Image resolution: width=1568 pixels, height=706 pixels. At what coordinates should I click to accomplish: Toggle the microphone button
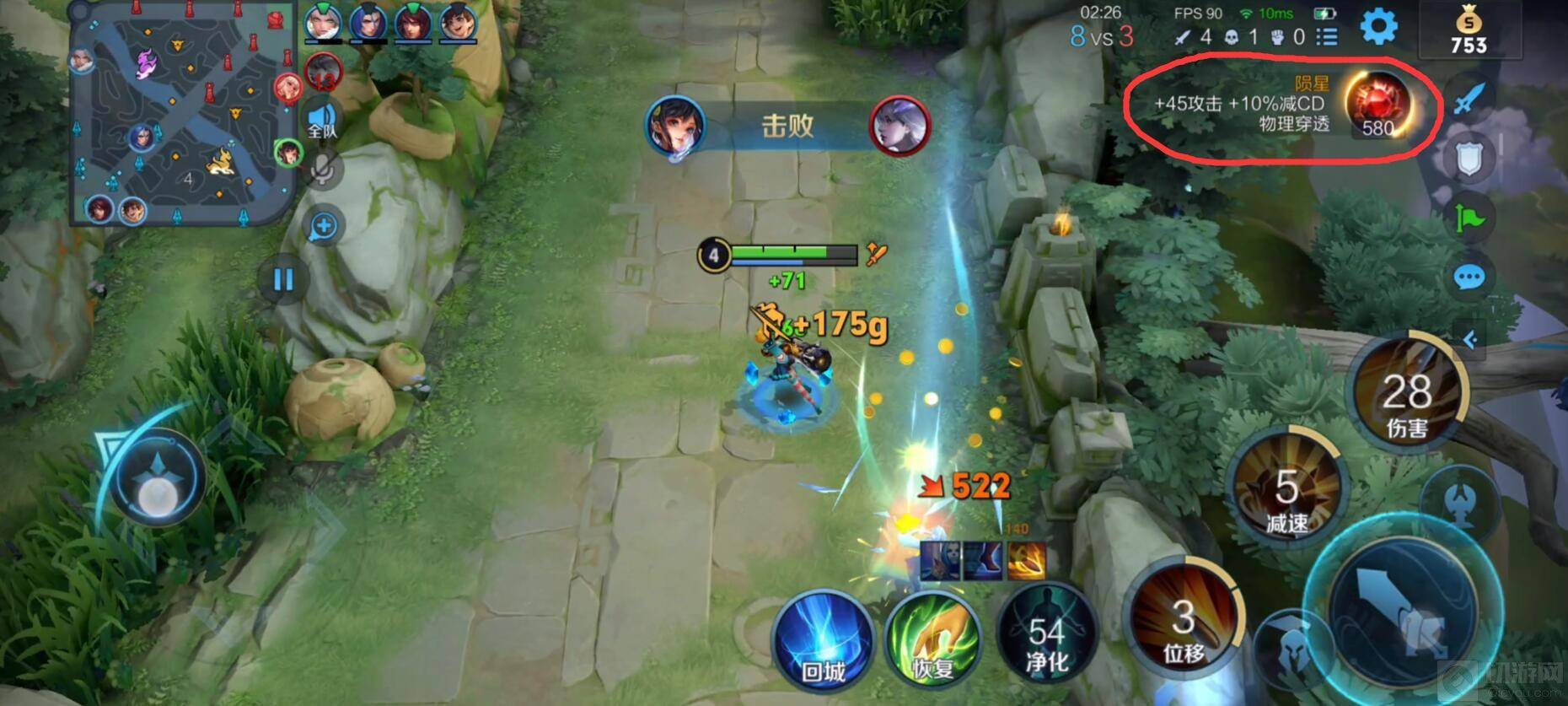(x=321, y=170)
